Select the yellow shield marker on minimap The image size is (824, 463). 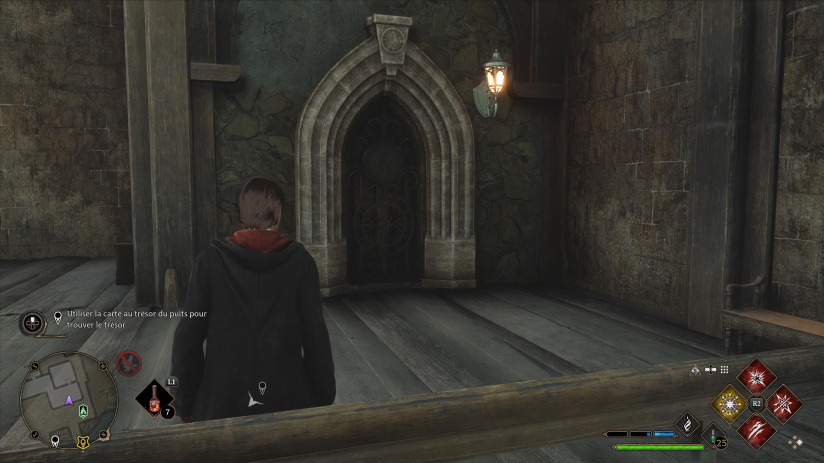[x=83, y=440]
